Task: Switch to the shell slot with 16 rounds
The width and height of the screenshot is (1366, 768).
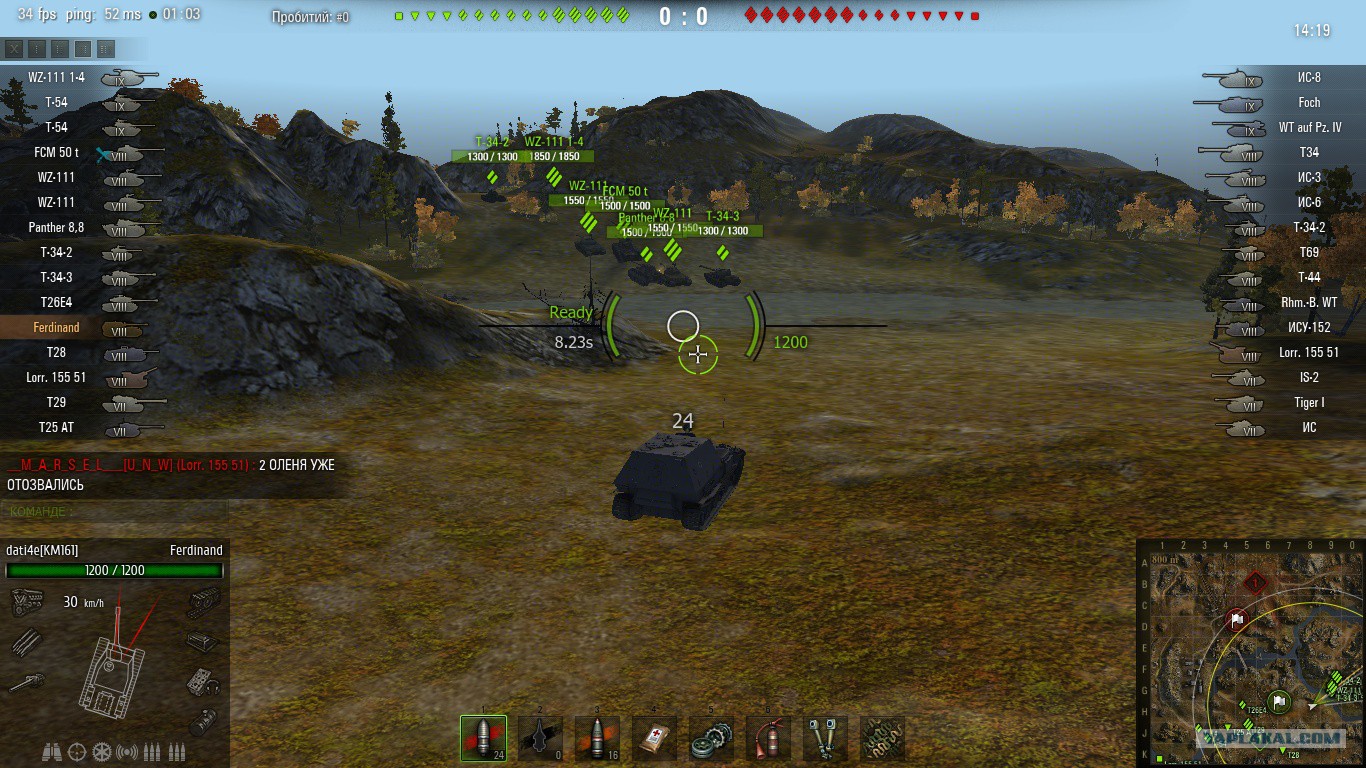Action: (597, 739)
